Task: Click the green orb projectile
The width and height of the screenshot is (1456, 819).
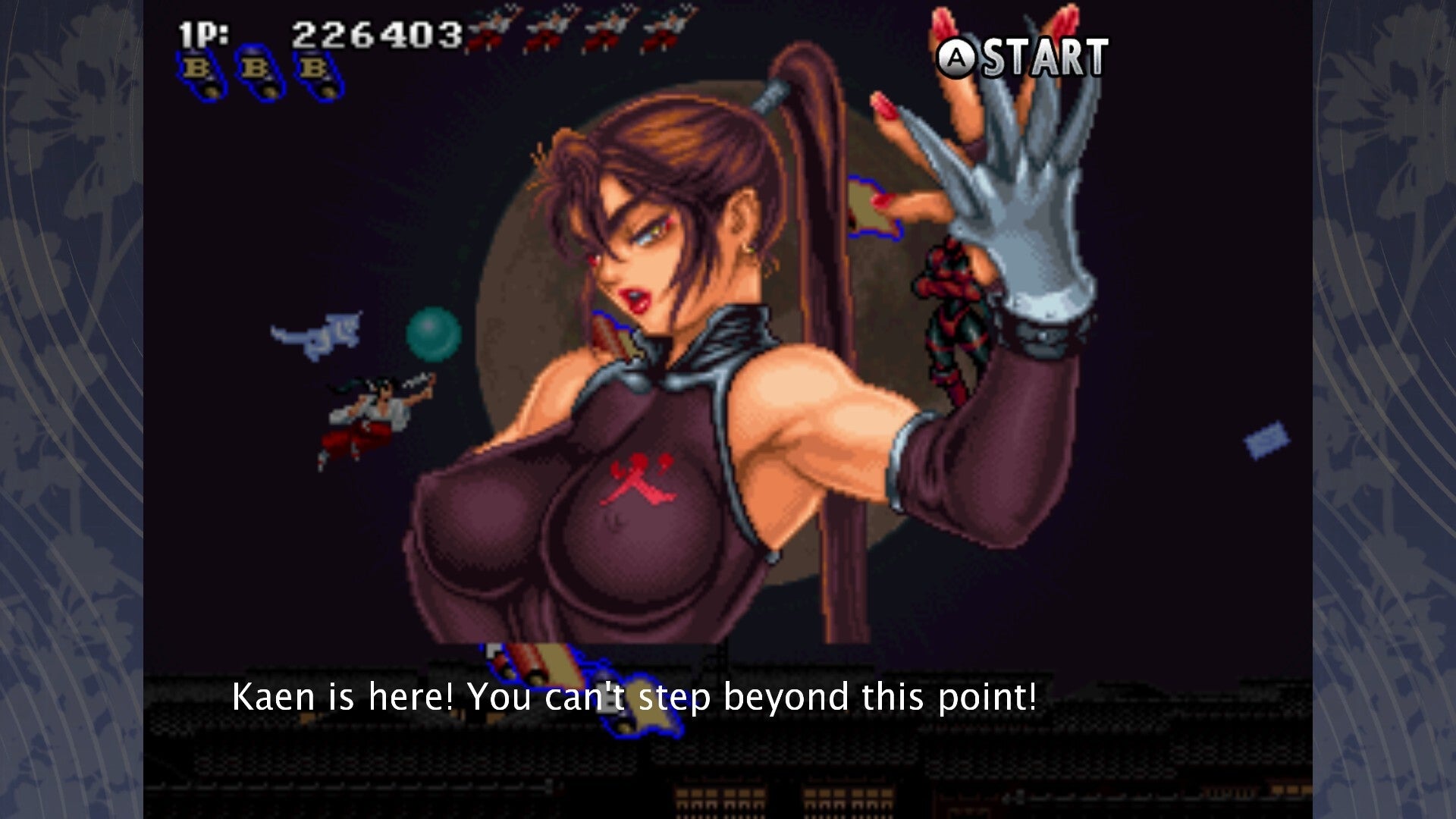Action: (435, 334)
